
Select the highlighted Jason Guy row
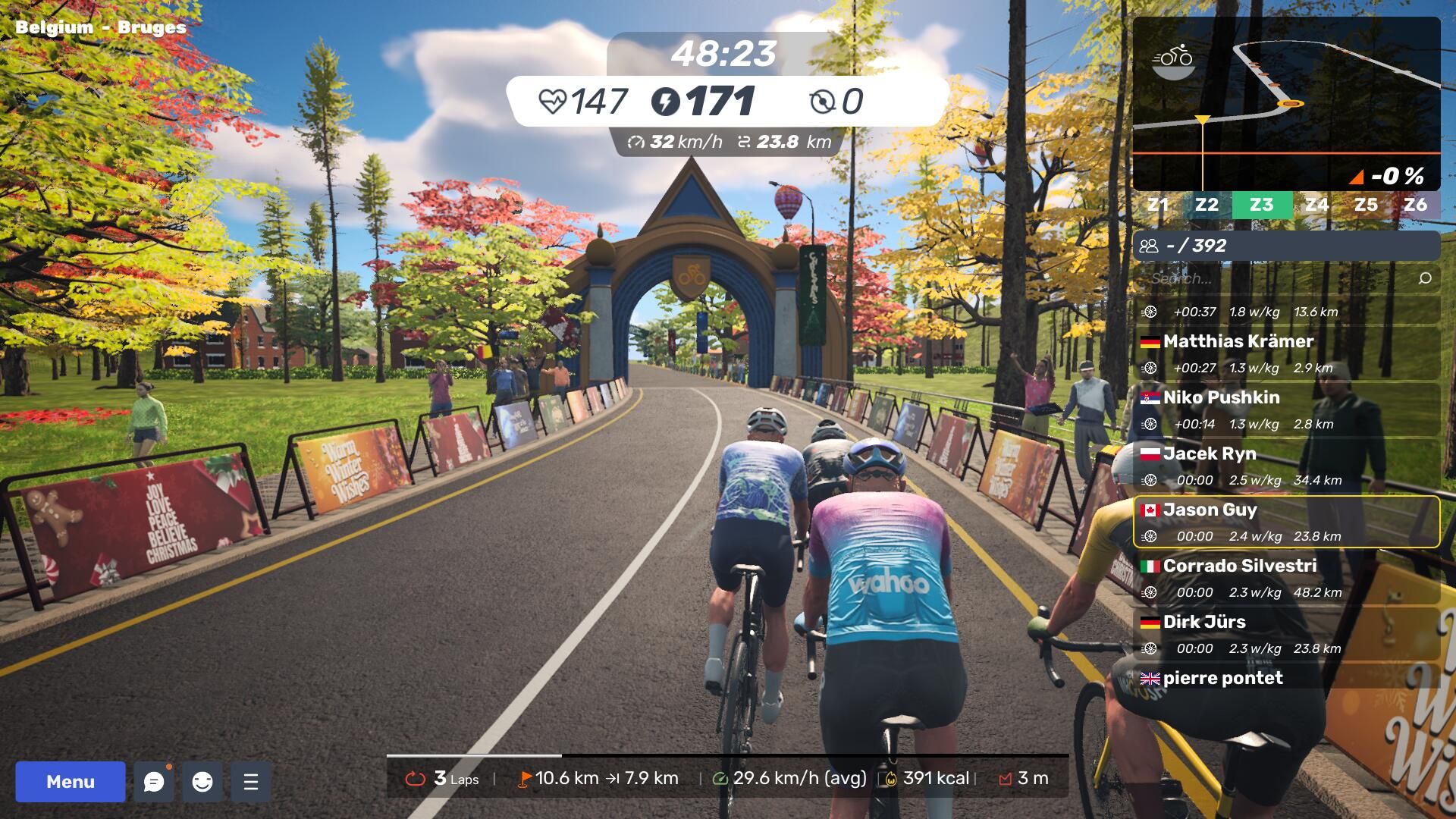click(1286, 522)
